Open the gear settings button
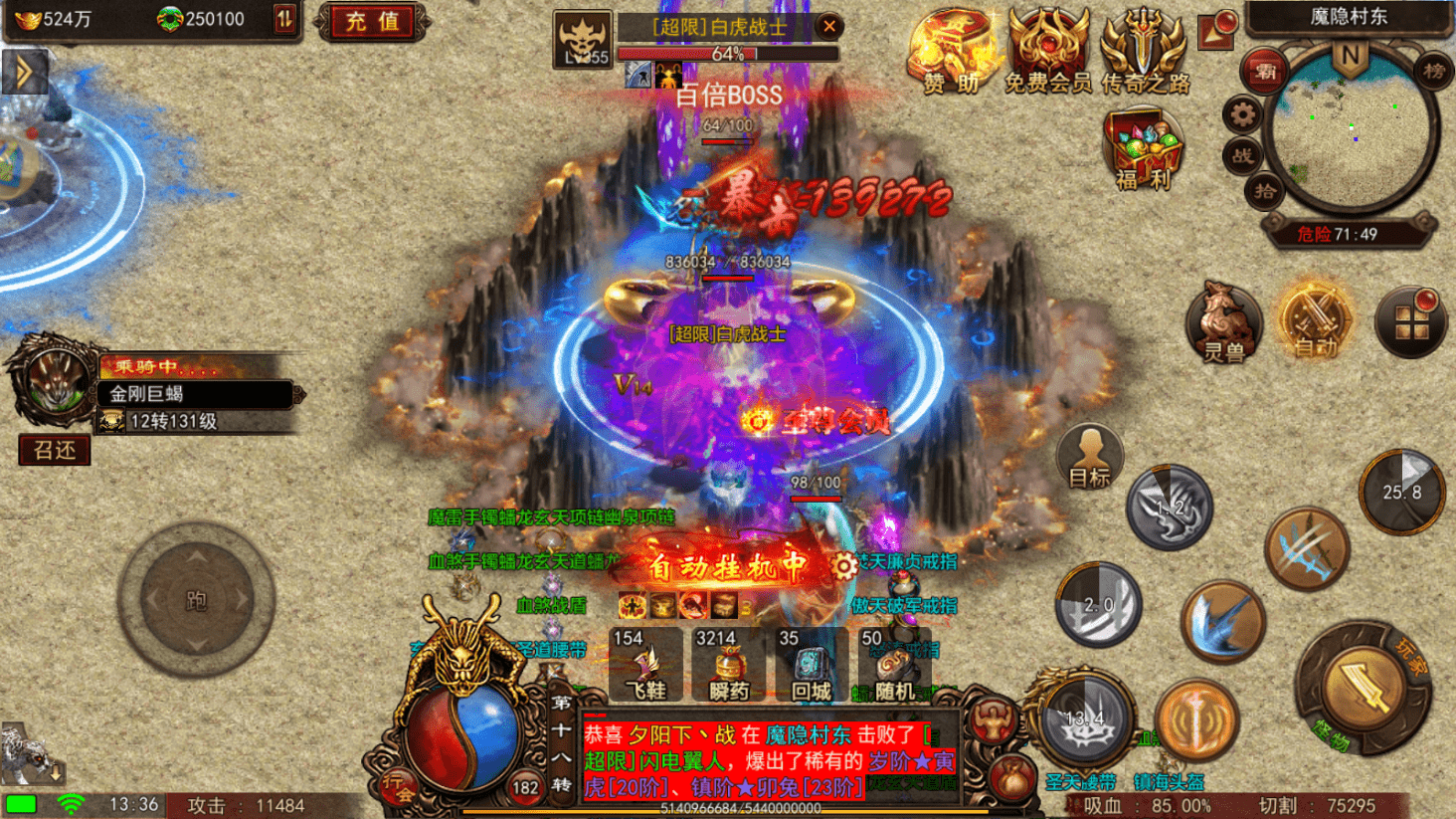 [x=1242, y=115]
